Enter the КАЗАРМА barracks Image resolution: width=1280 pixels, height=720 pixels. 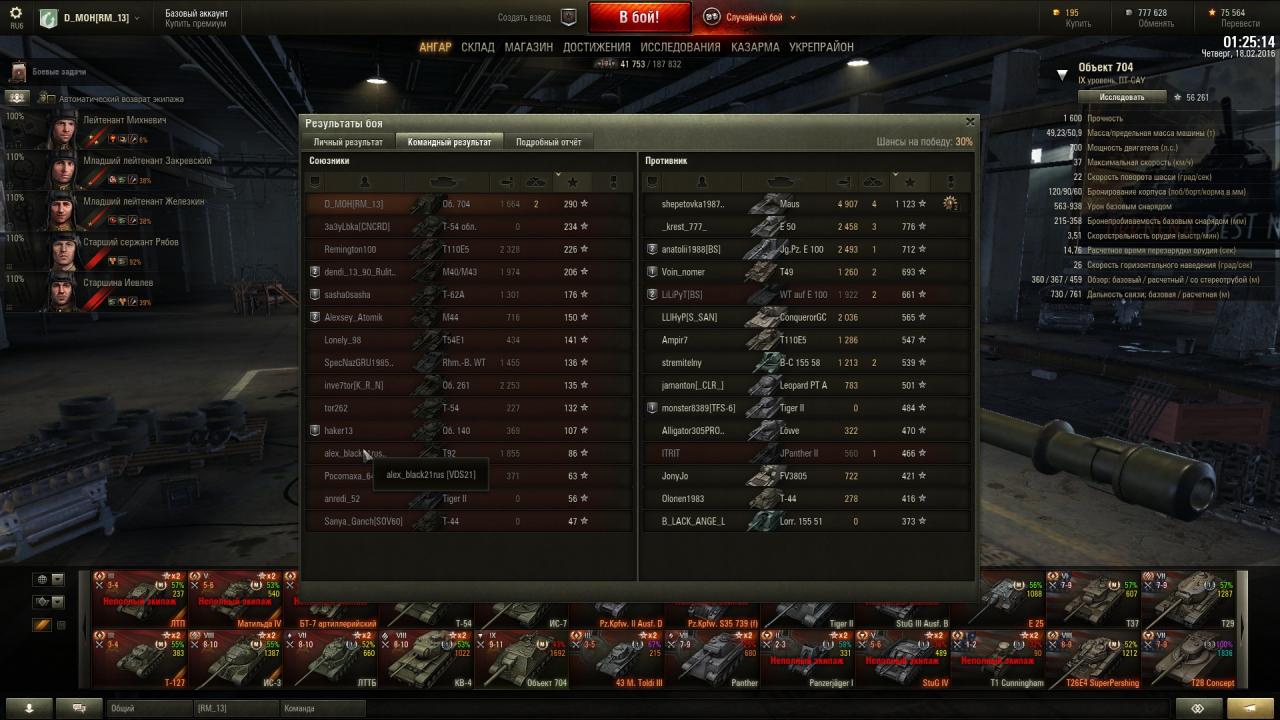tap(755, 47)
